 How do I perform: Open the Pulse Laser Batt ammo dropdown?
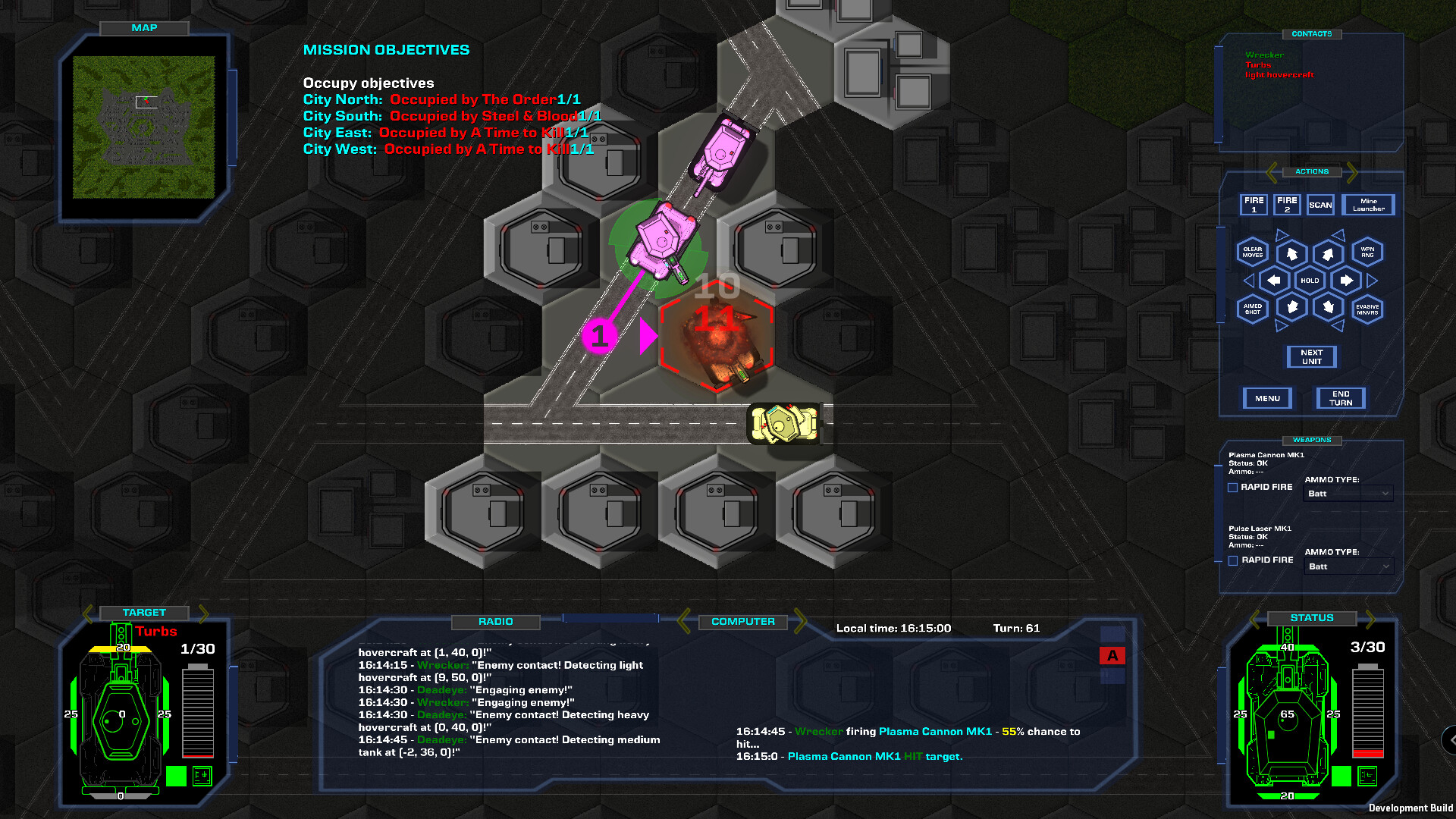point(1348,566)
